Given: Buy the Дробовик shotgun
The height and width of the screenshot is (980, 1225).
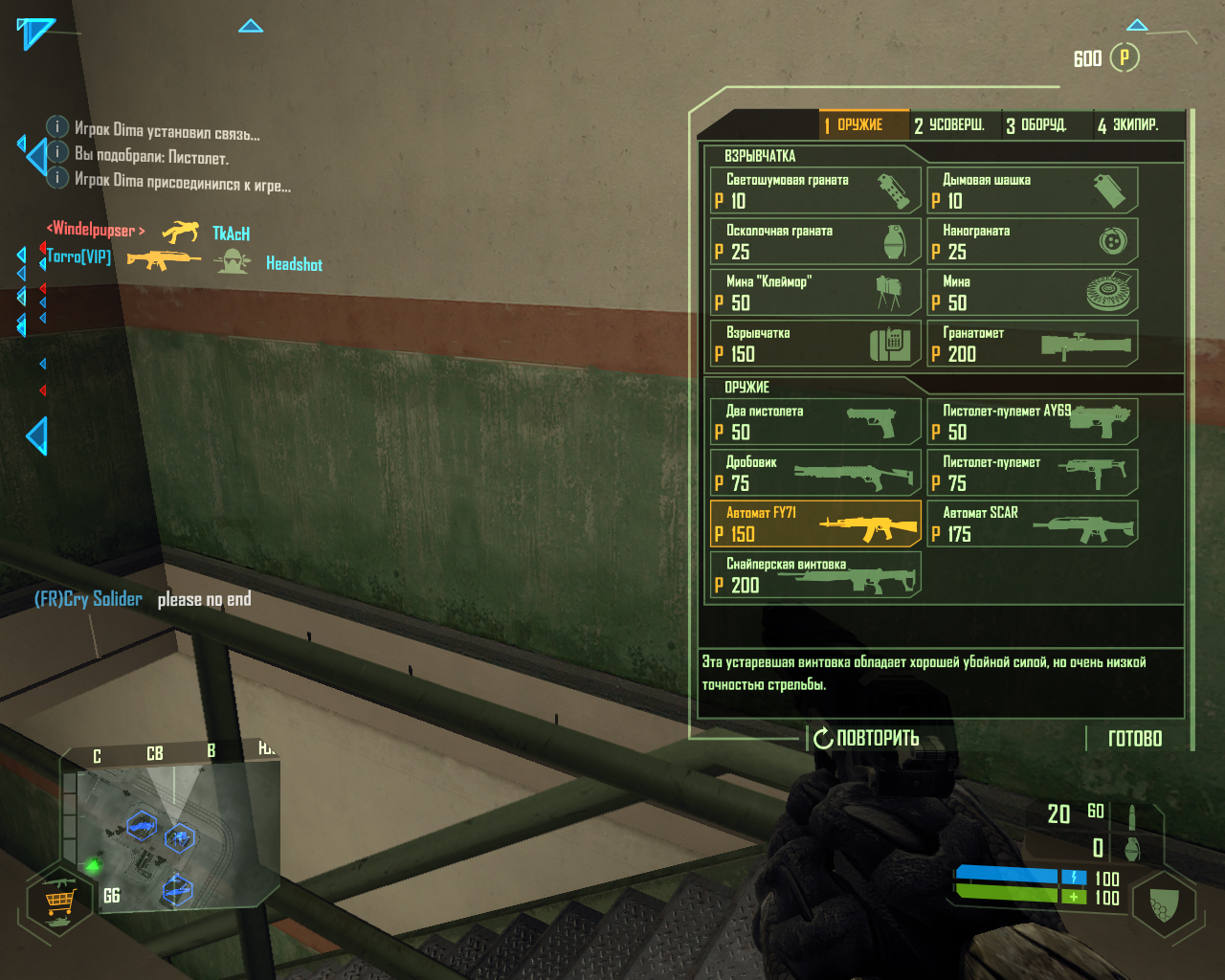Looking at the screenshot, I should coord(814,473).
